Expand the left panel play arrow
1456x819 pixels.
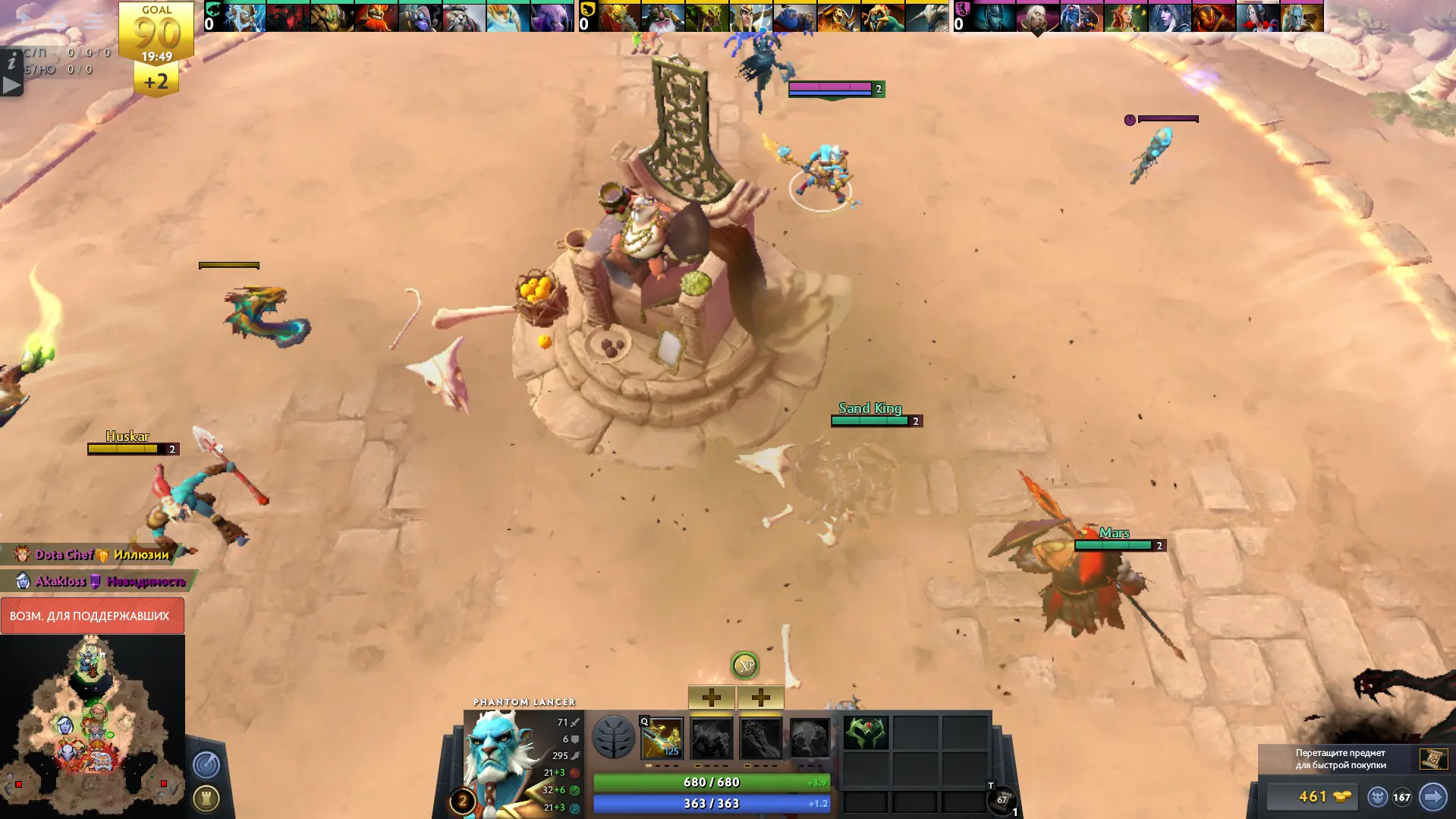pyautogui.click(x=11, y=85)
